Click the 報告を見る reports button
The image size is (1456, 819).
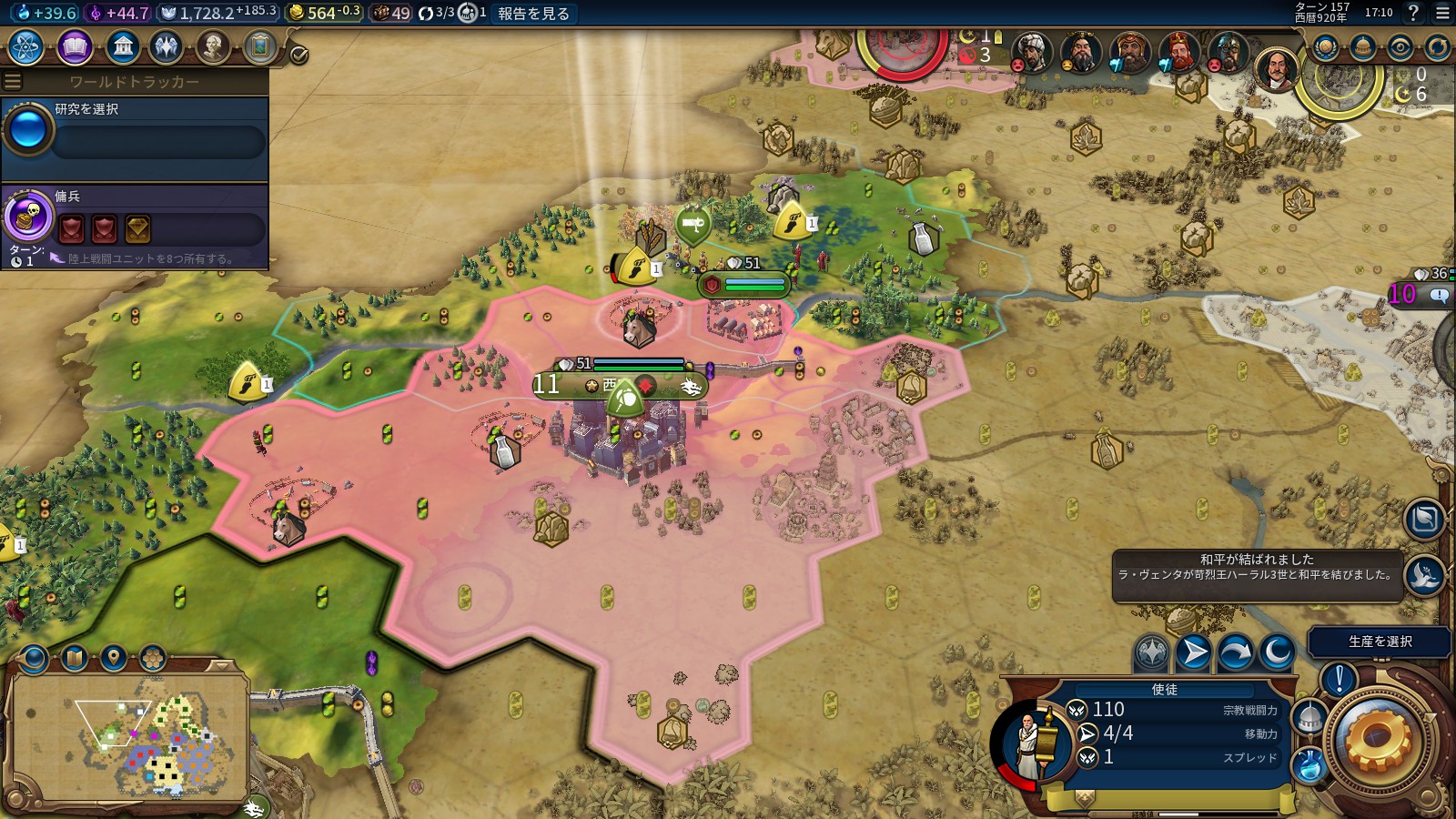point(533,13)
